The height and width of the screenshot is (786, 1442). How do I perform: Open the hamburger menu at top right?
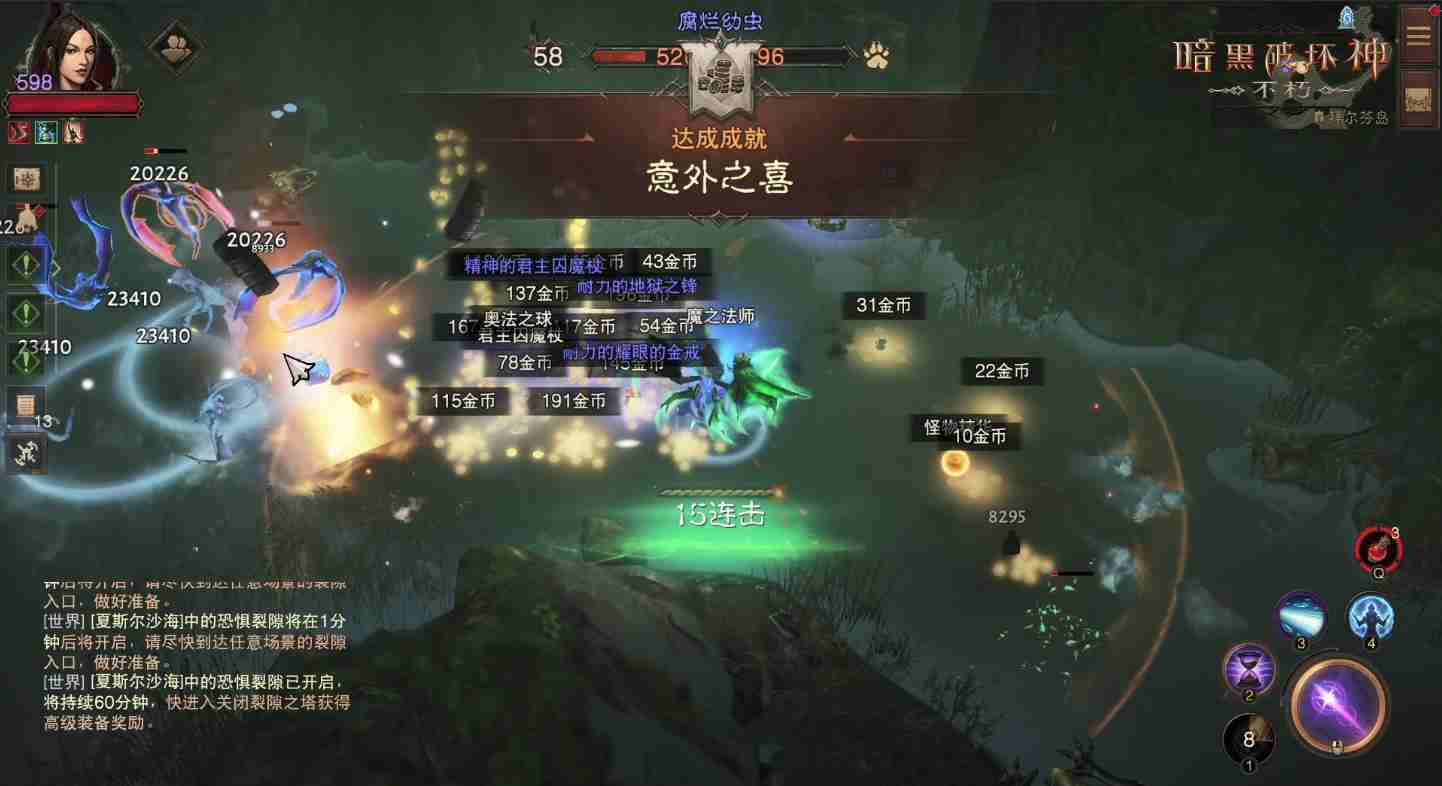1418,33
